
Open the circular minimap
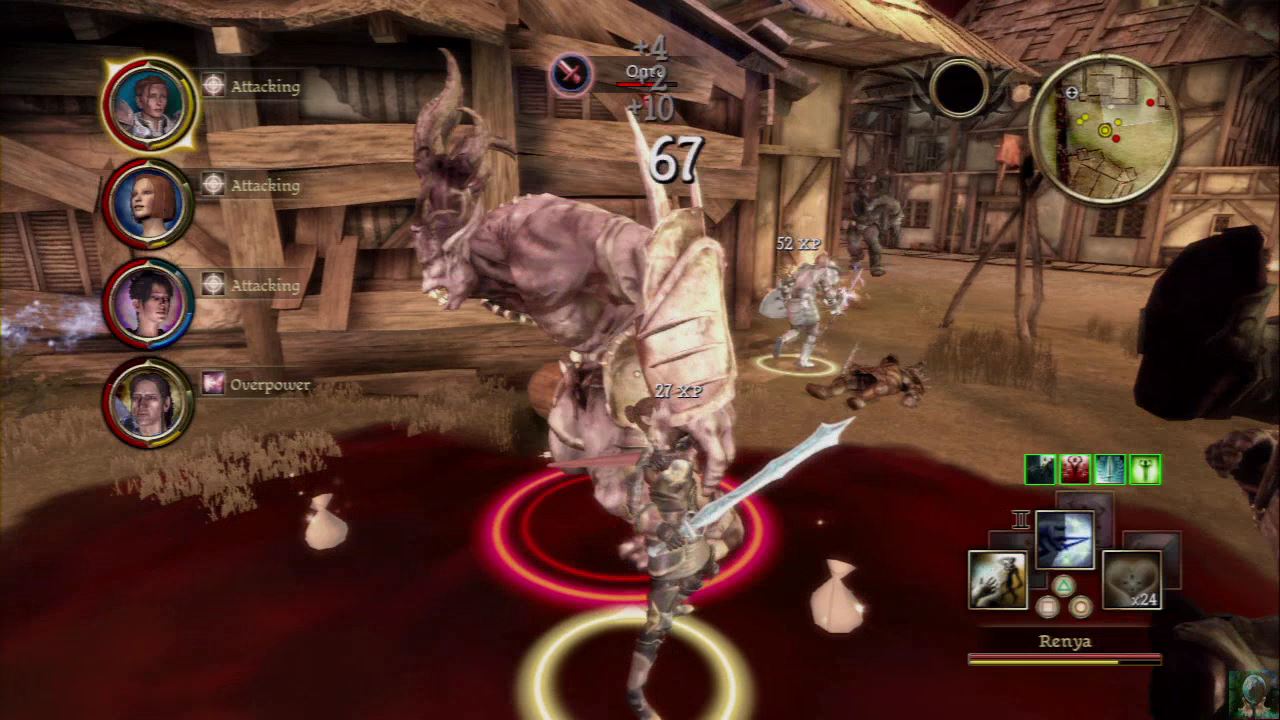[1105, 128]
